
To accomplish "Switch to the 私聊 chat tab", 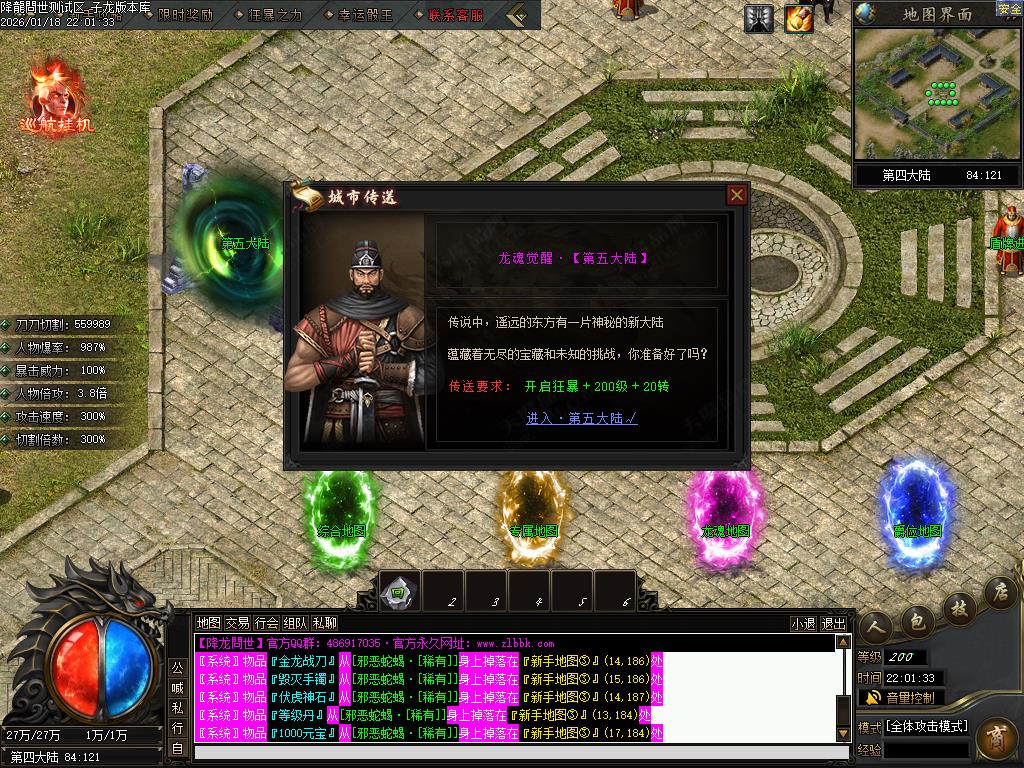I will [x=325, y=622].
